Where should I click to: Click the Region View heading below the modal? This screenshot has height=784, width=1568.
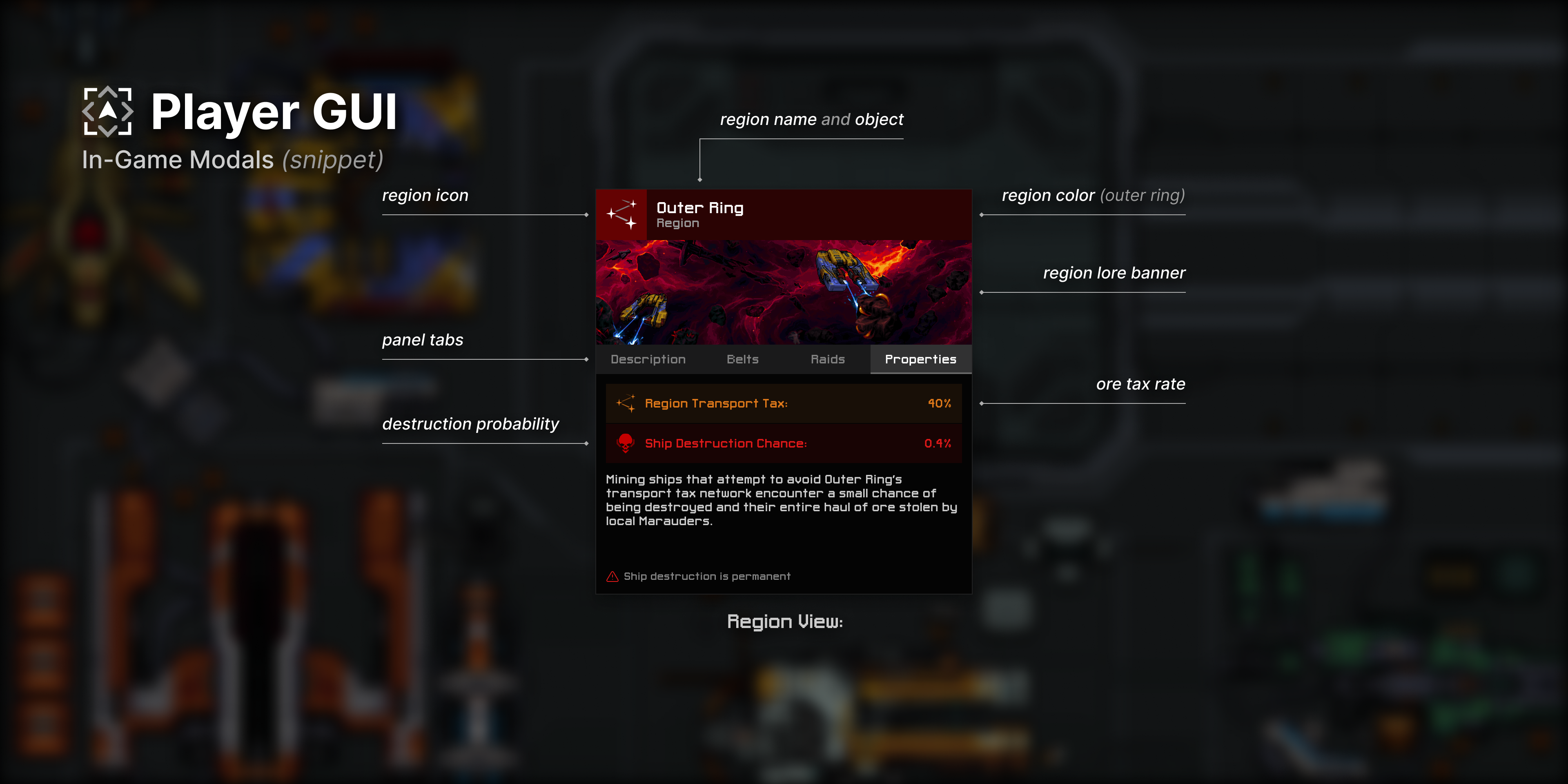click(784, 621)
